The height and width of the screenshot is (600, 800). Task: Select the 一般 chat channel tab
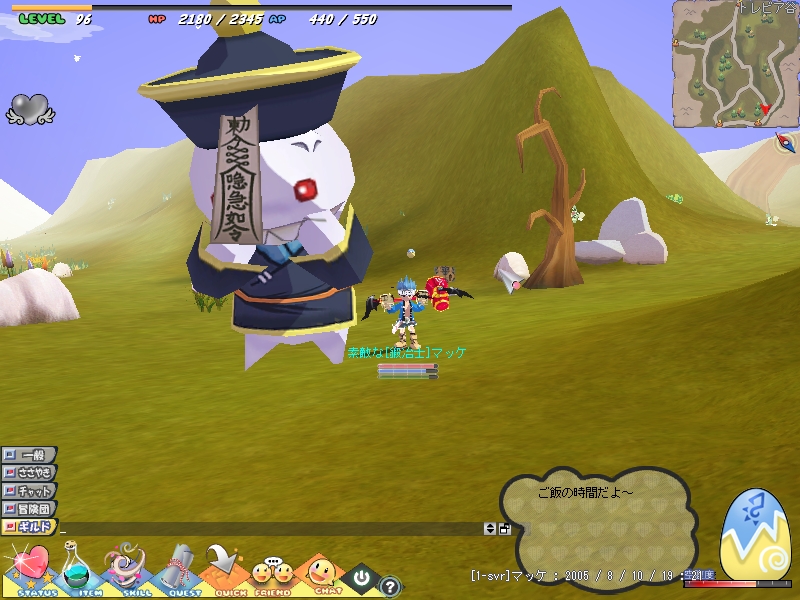coord(30,455)
